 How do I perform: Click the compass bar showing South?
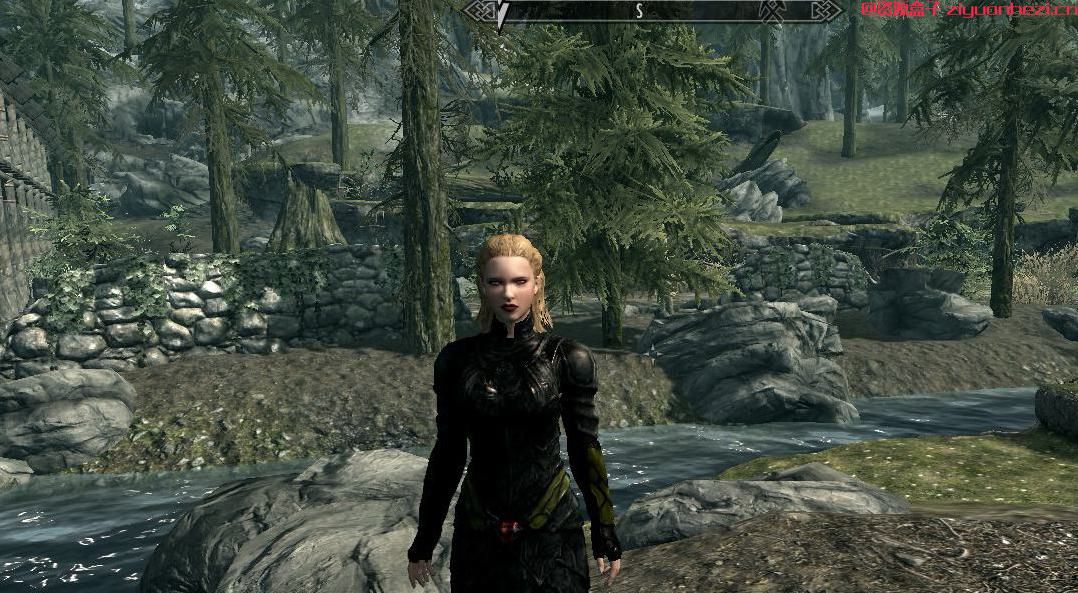click(638, 11)
